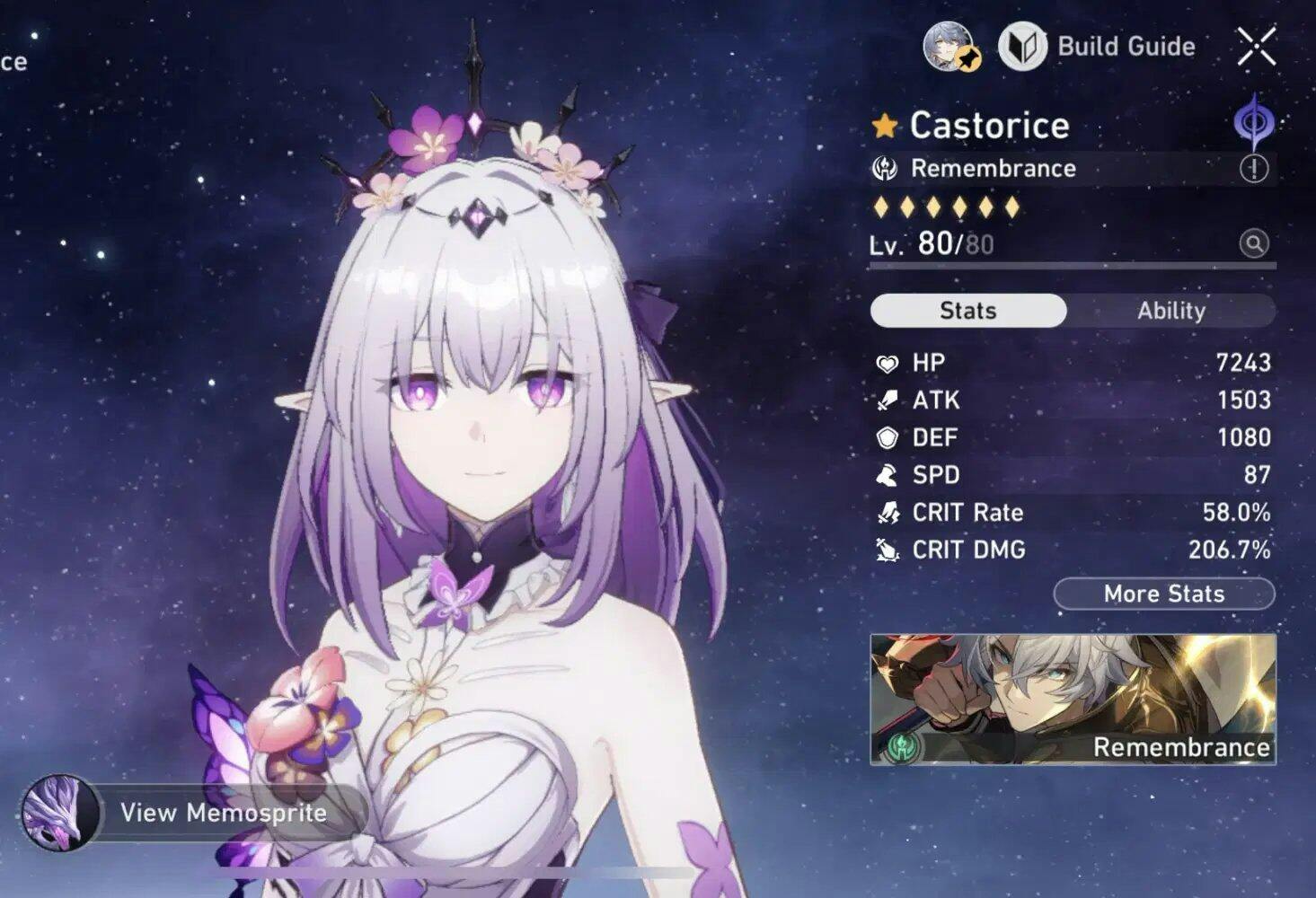Open the Build Guide

pyautogui.click(x=1098, y=47)
